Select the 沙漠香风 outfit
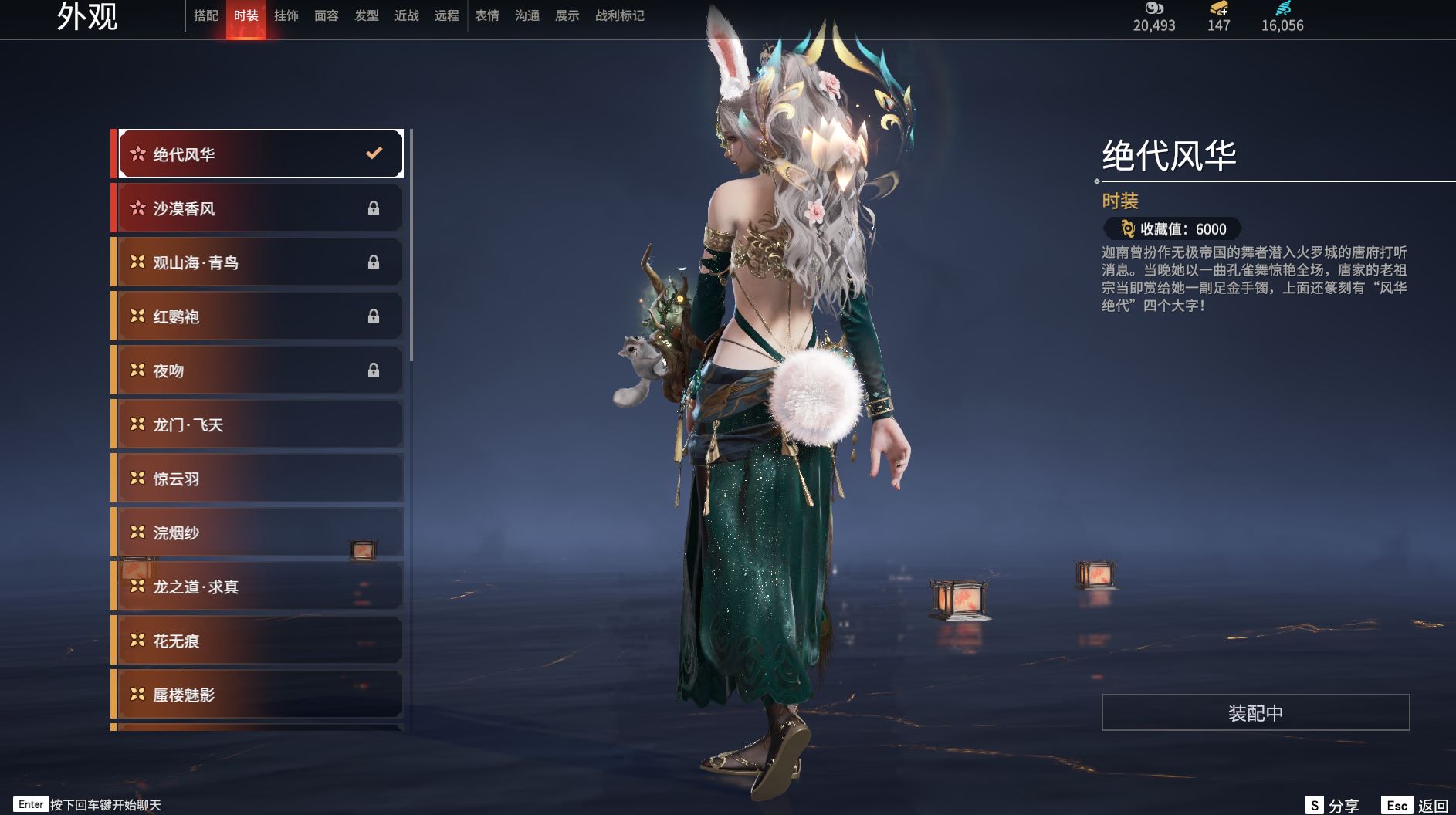The height and width of the screenshot is (815, 1456). (x=259, y=208)
